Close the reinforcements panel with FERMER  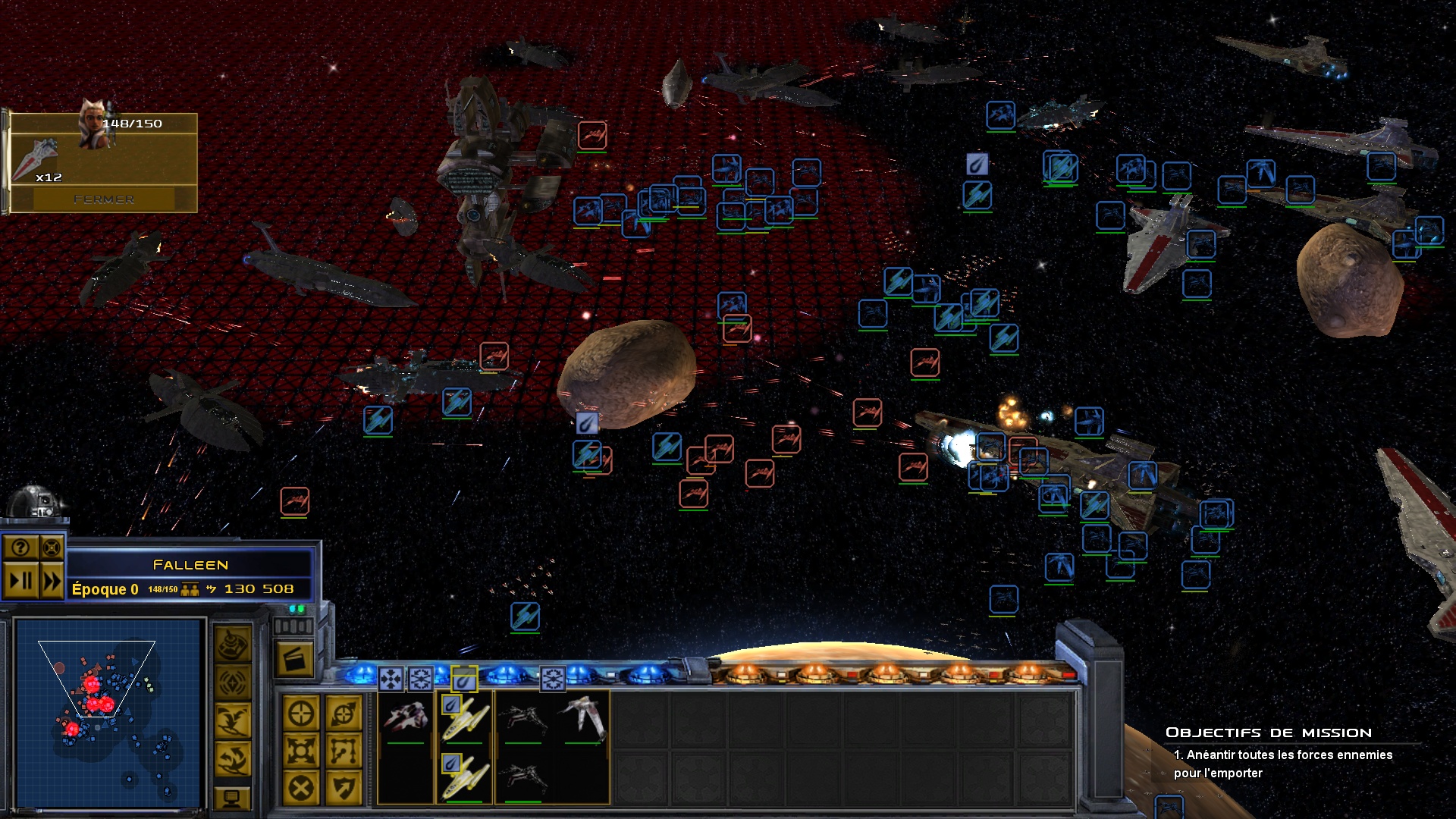104,199
